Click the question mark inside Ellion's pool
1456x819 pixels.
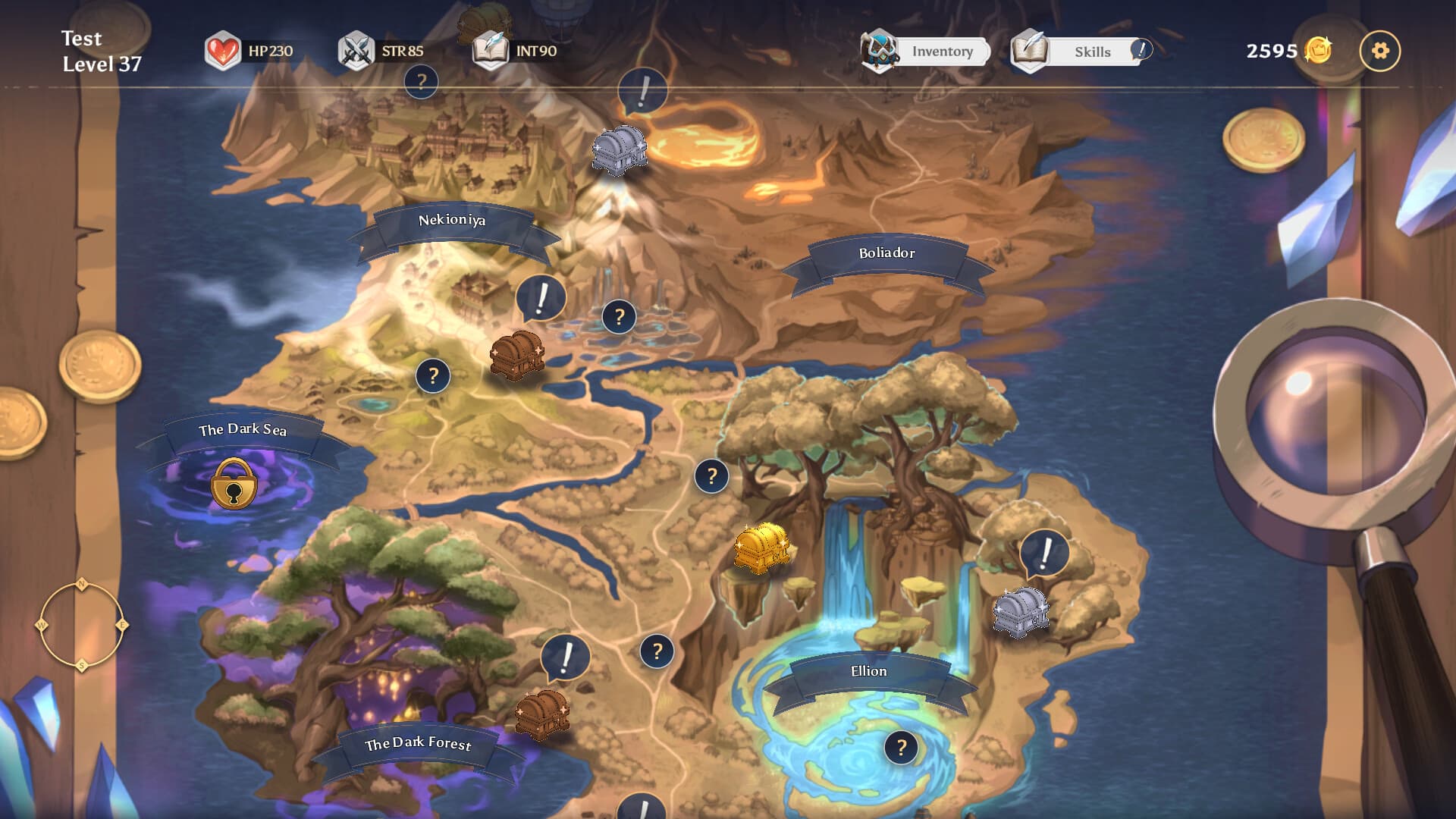pyautogui.click(x=901, y=748)
